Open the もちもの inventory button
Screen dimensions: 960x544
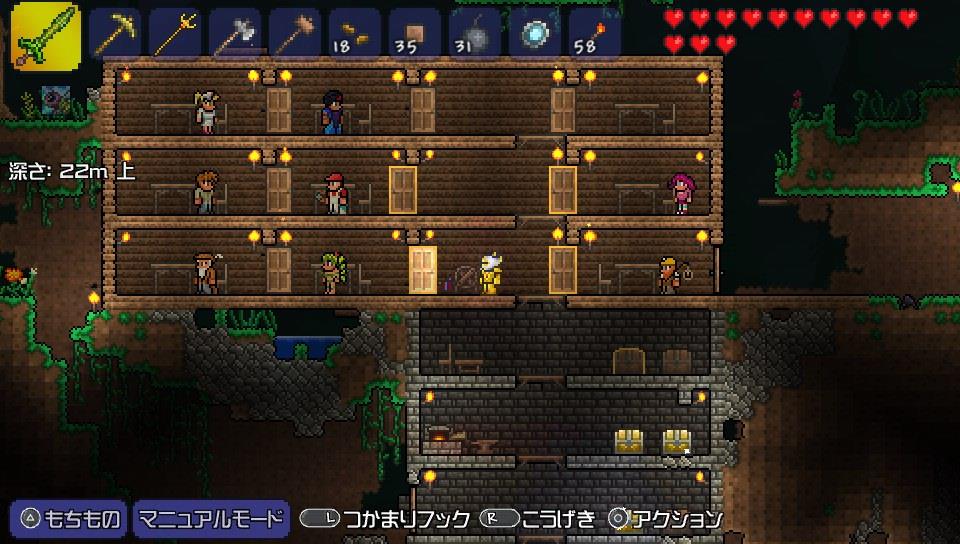(x=71, y=518)
